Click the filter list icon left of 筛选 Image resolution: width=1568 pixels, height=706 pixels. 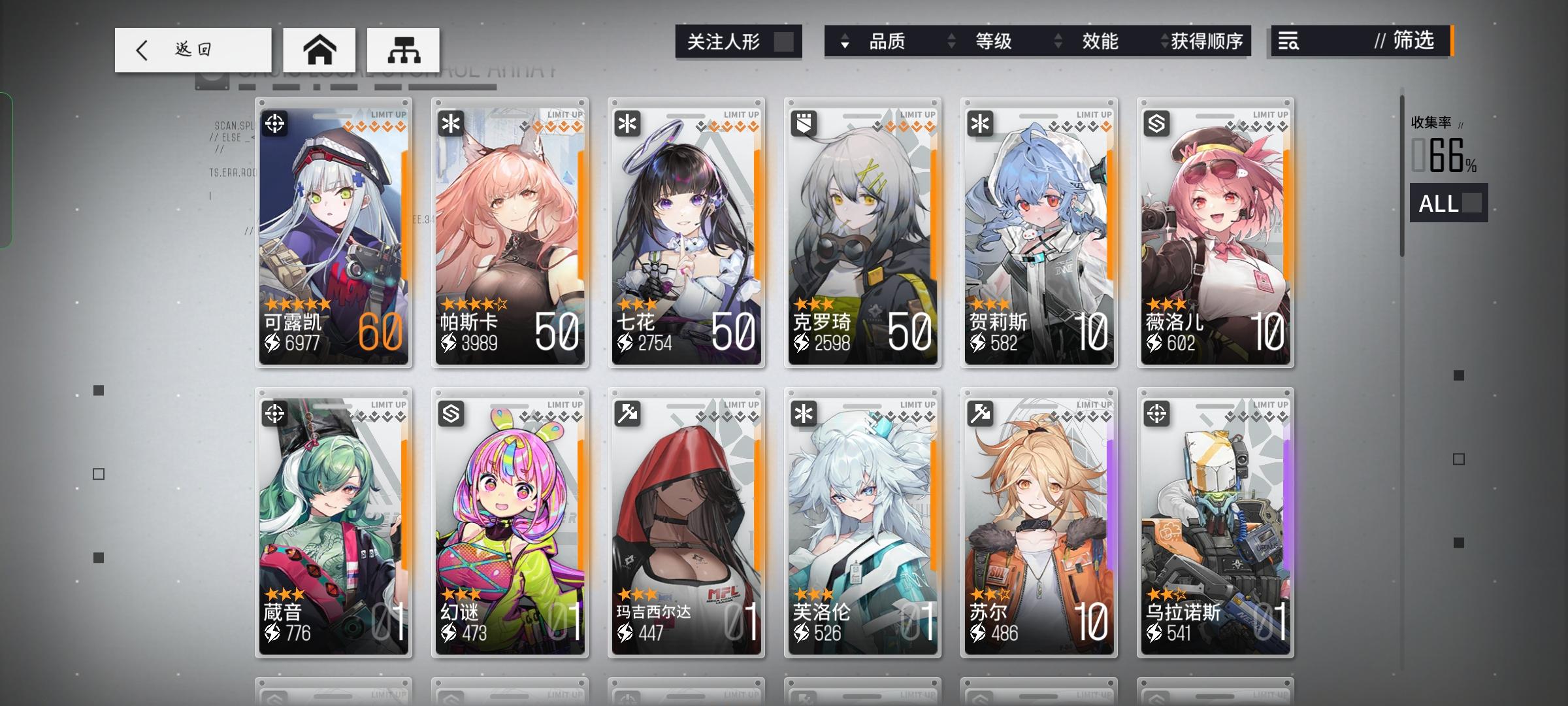(1289, 42)
